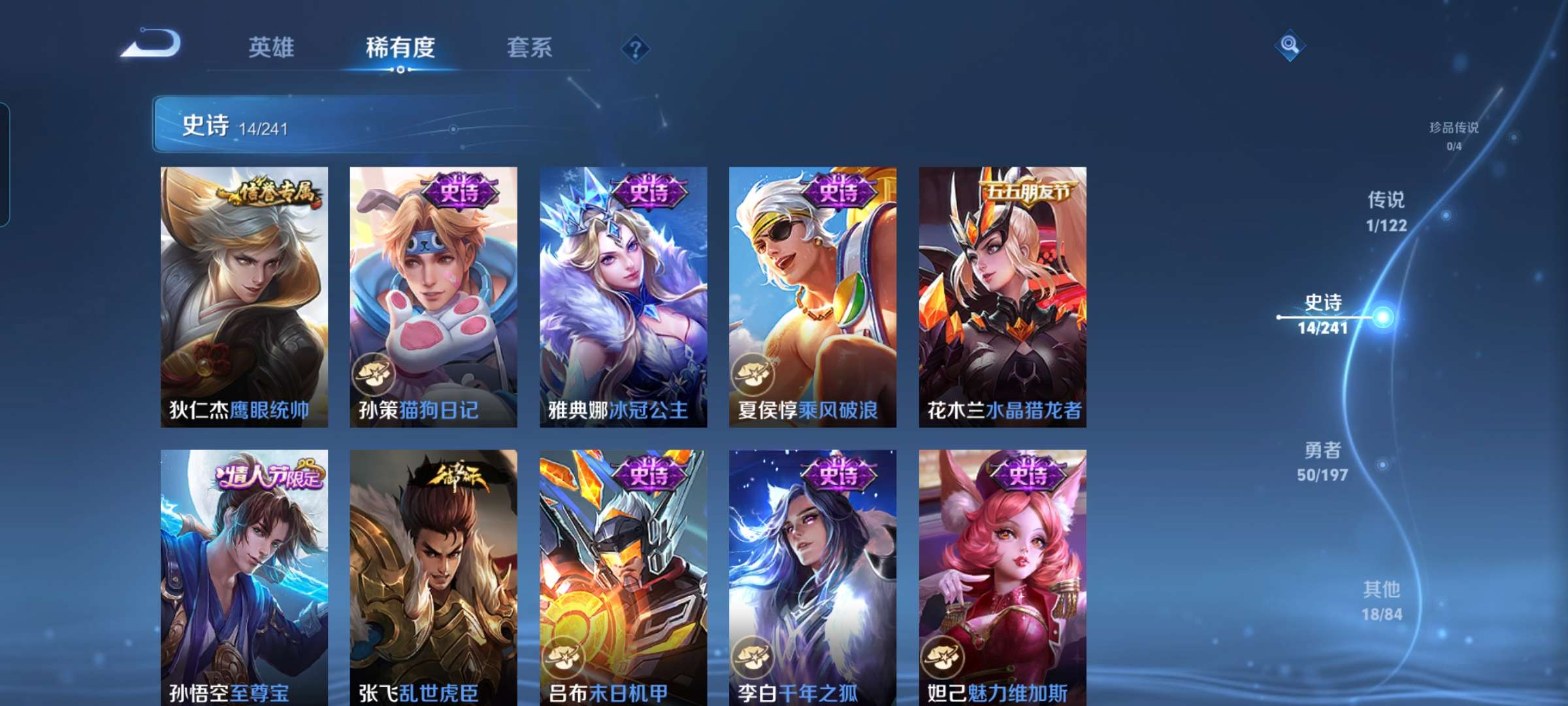Open the help question mark icon
The height and width of the screenshot is (706, 1568).
point(635,48)
